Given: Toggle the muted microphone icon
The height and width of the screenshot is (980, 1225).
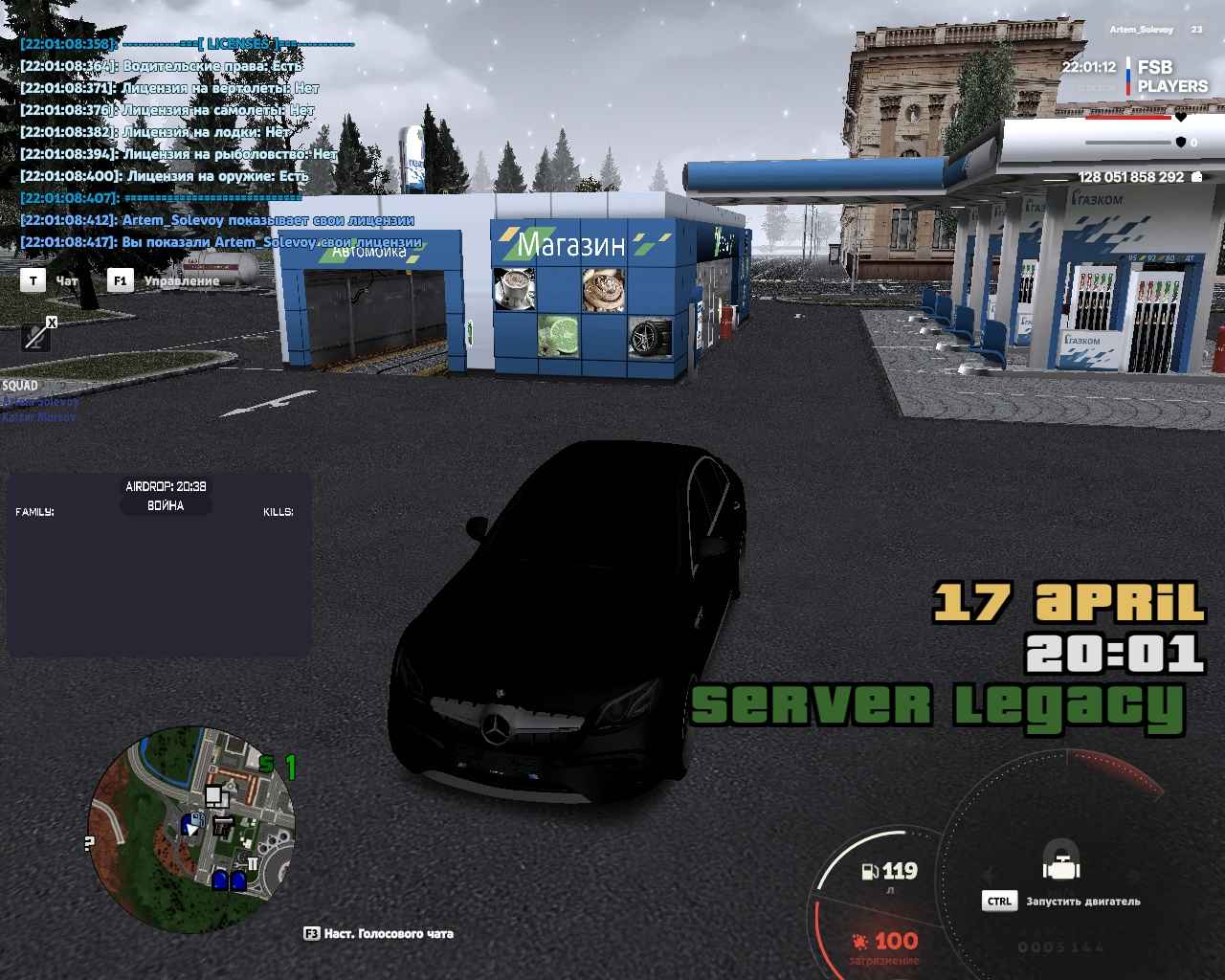Looking at the screenshot, I should [36, 336].
